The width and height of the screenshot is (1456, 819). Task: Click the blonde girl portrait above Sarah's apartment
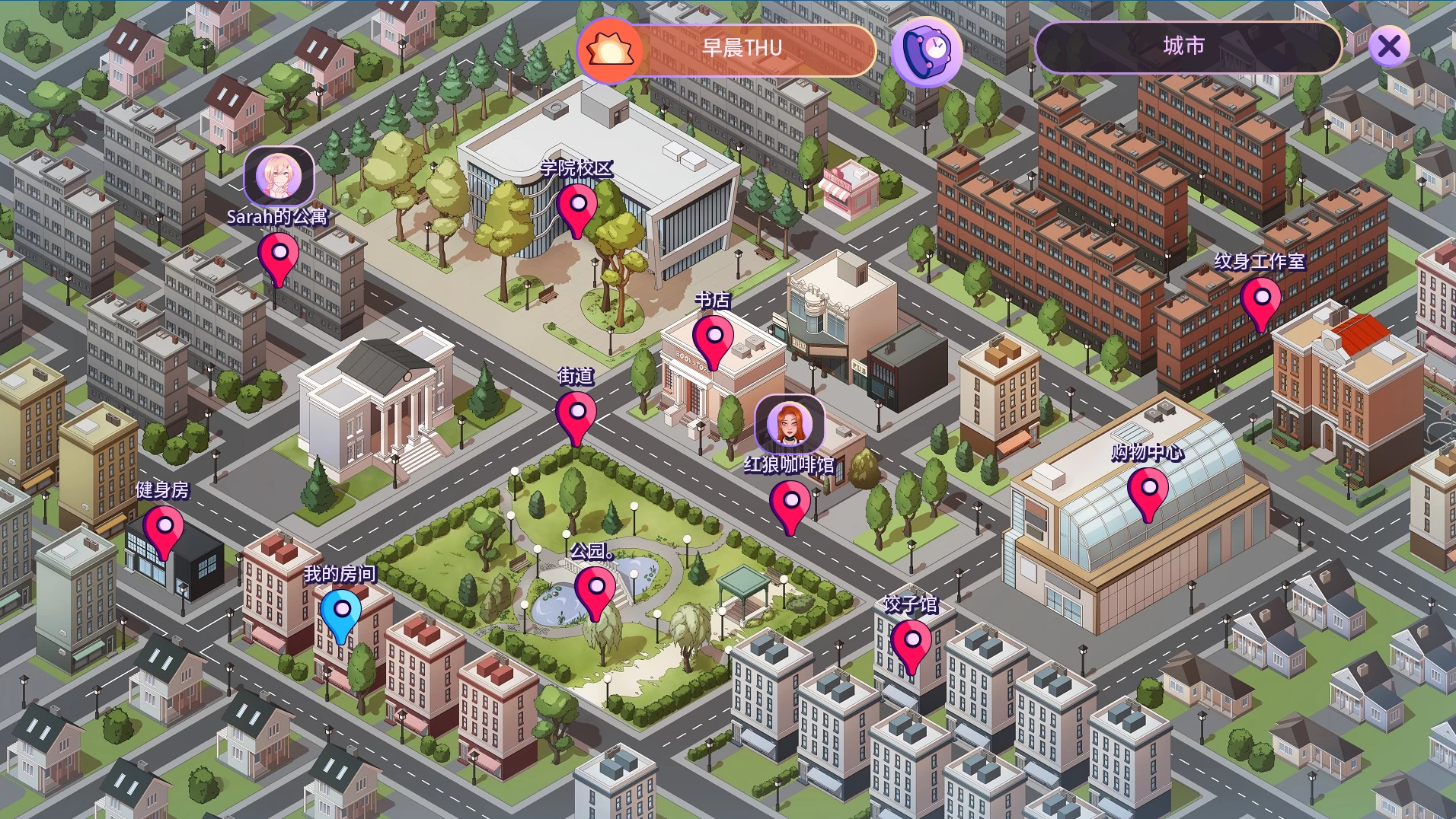[x=279, y=177]
